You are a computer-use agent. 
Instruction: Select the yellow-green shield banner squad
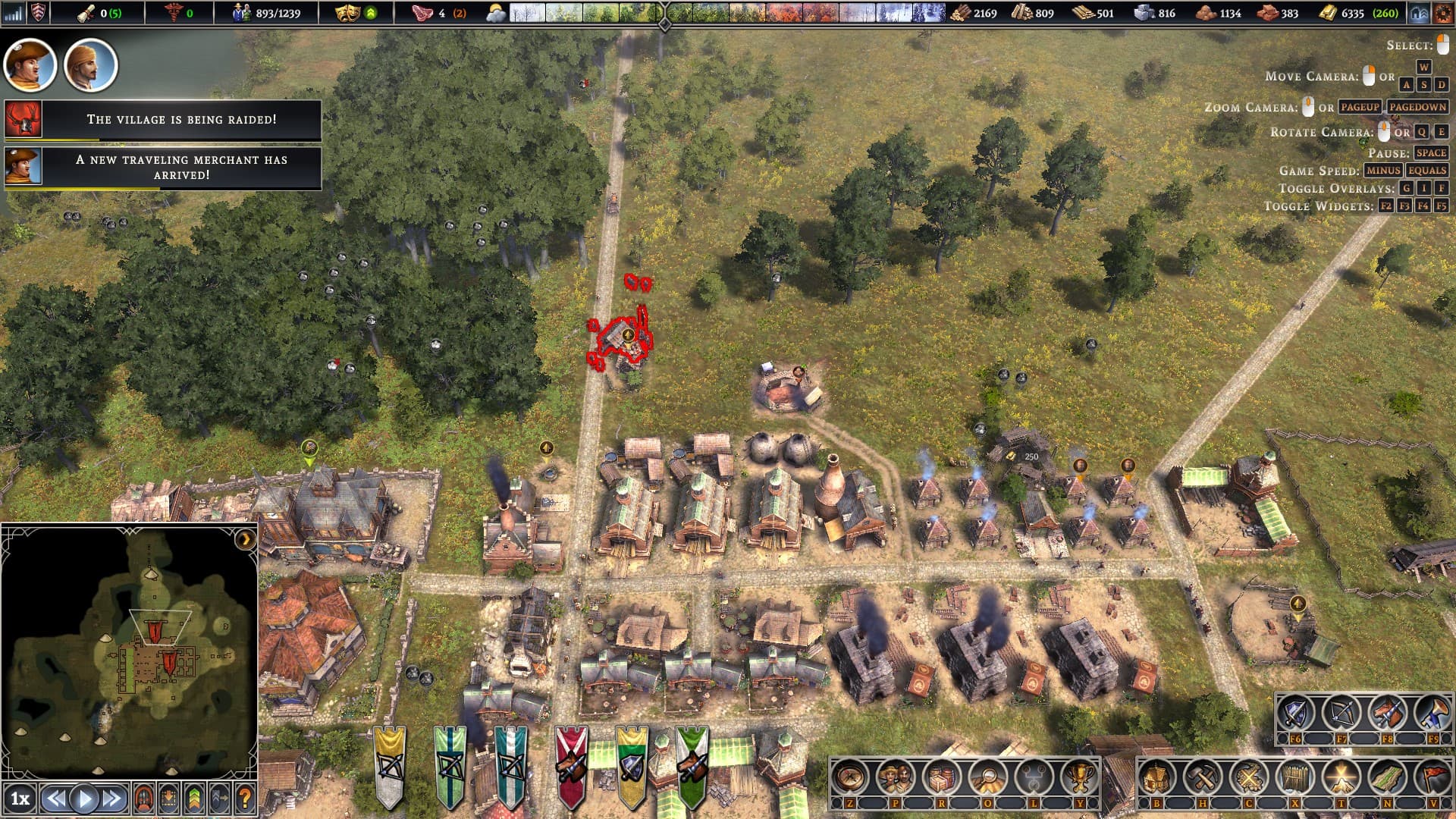[x=631, y=764]
